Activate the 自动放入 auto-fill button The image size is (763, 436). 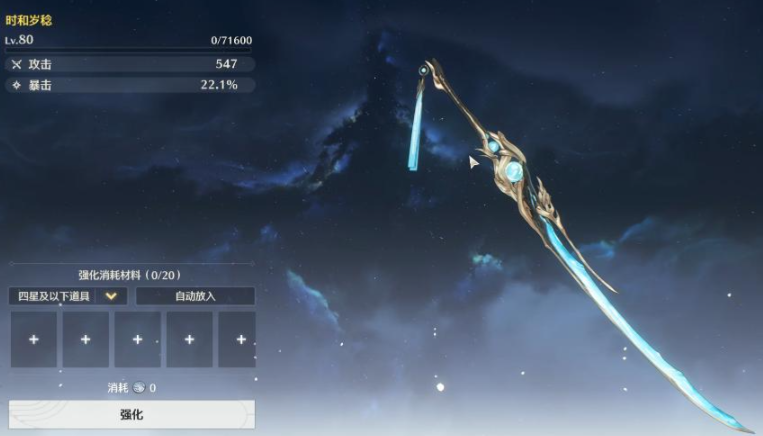(x=195, y=296)
